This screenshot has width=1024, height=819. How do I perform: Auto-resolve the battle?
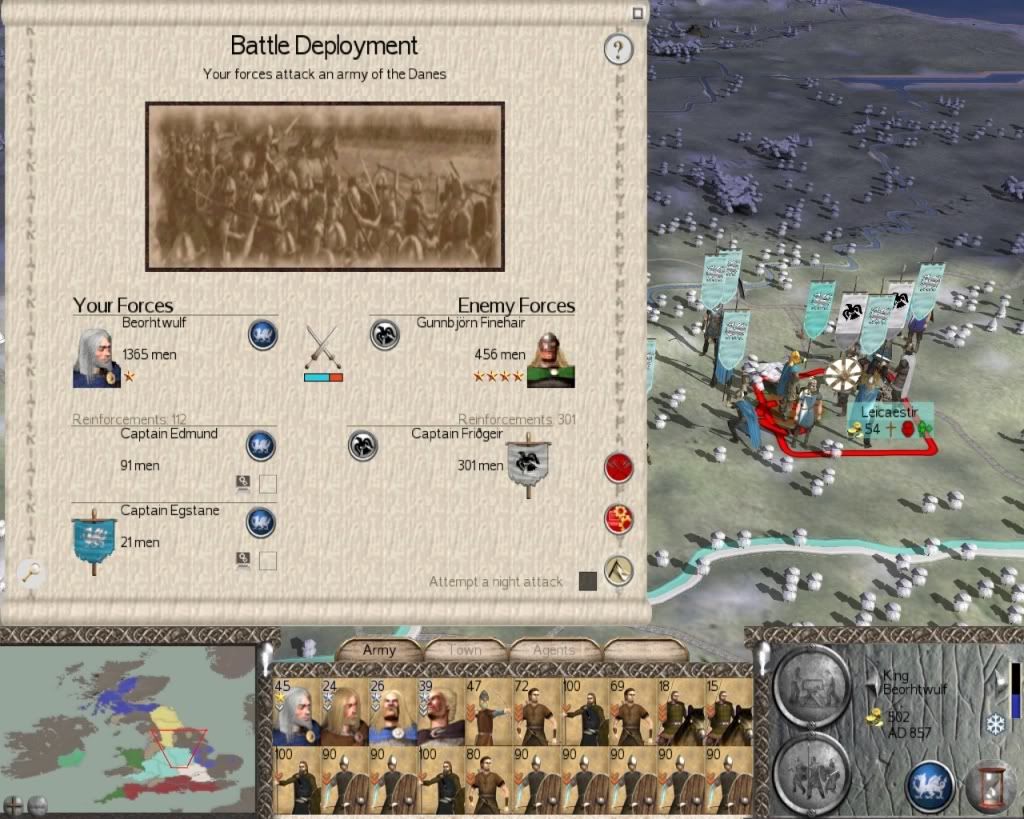619,519
